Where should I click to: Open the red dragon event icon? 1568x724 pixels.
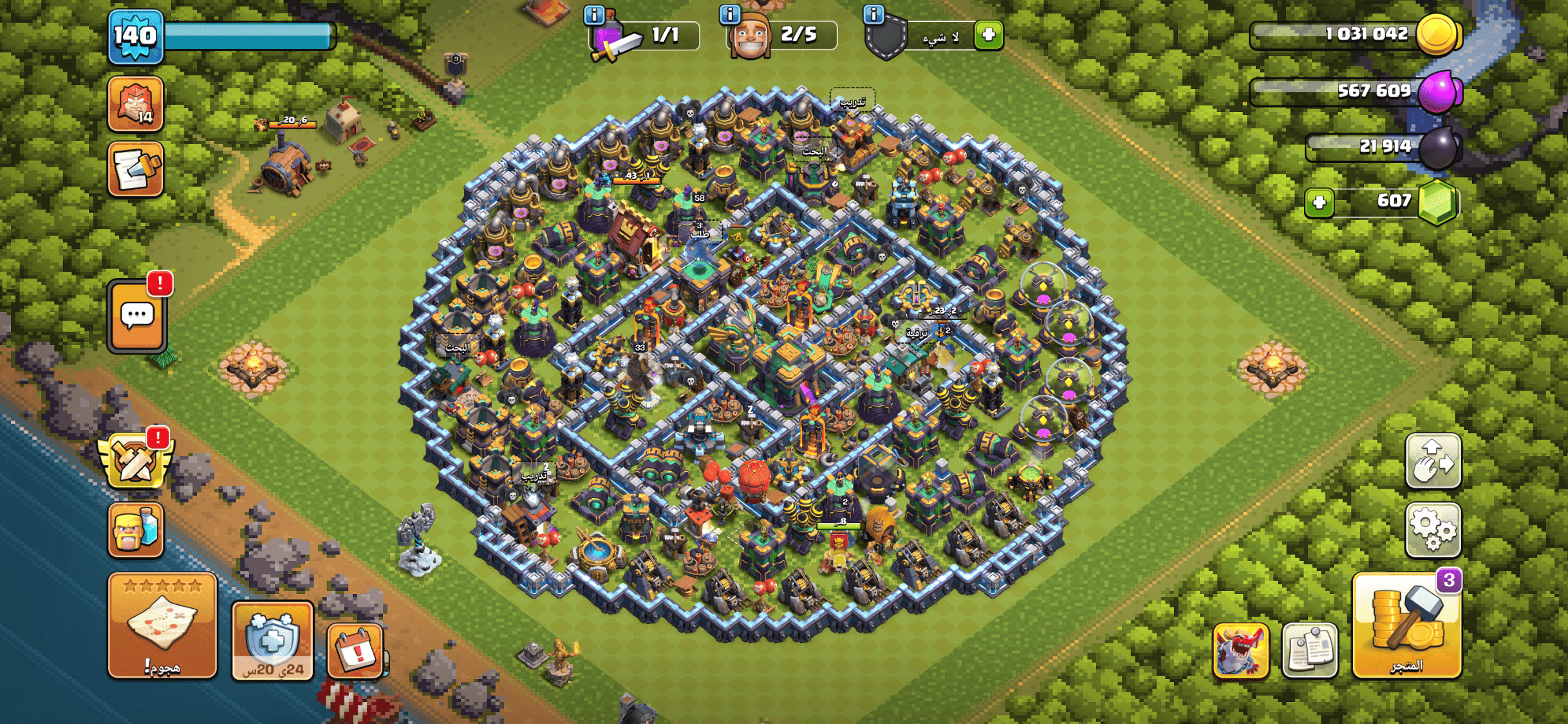(x=1240, y=651)
